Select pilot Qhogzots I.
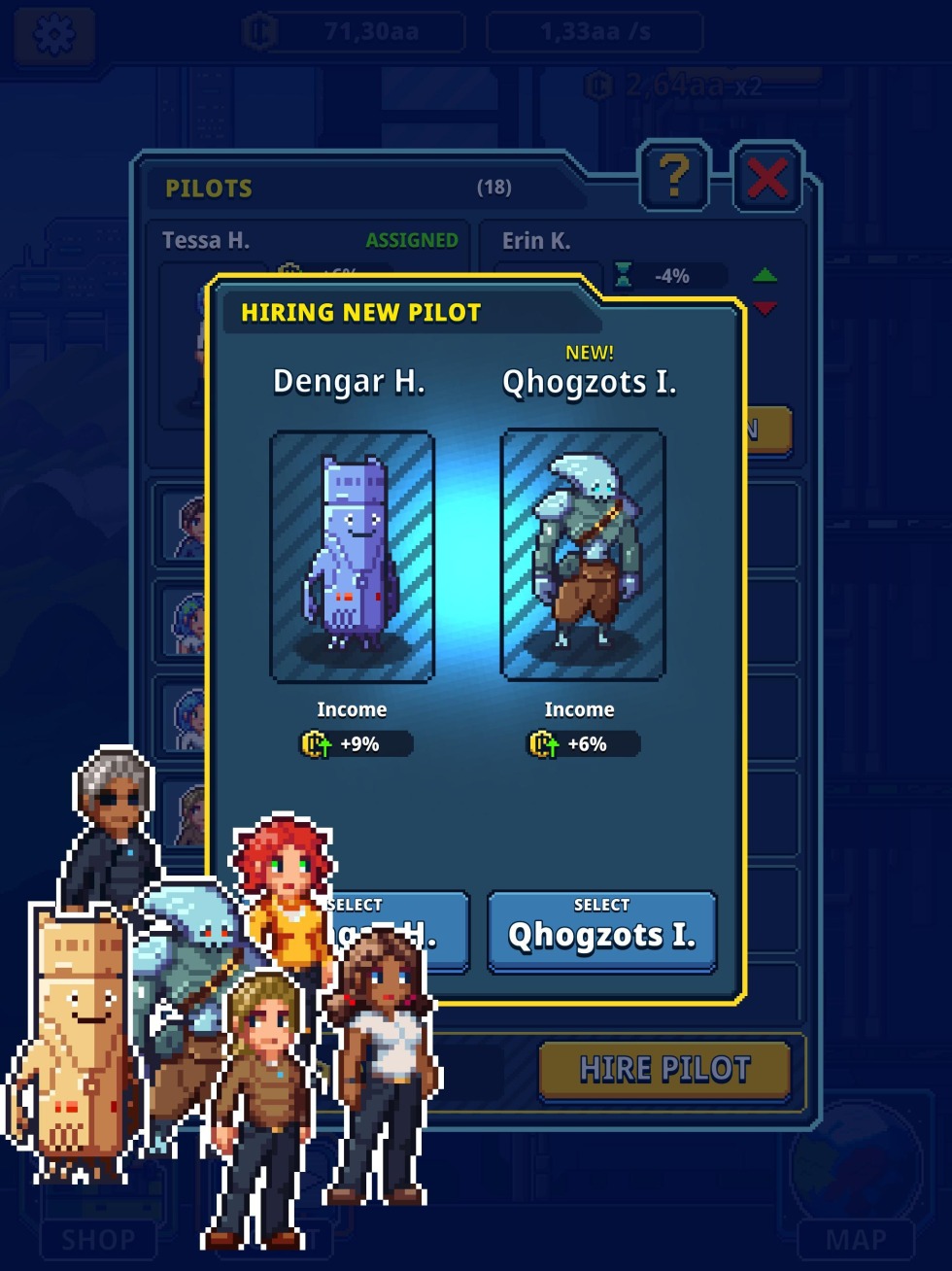The width and height of the screenshot is (952, 1271). [601, 930]
